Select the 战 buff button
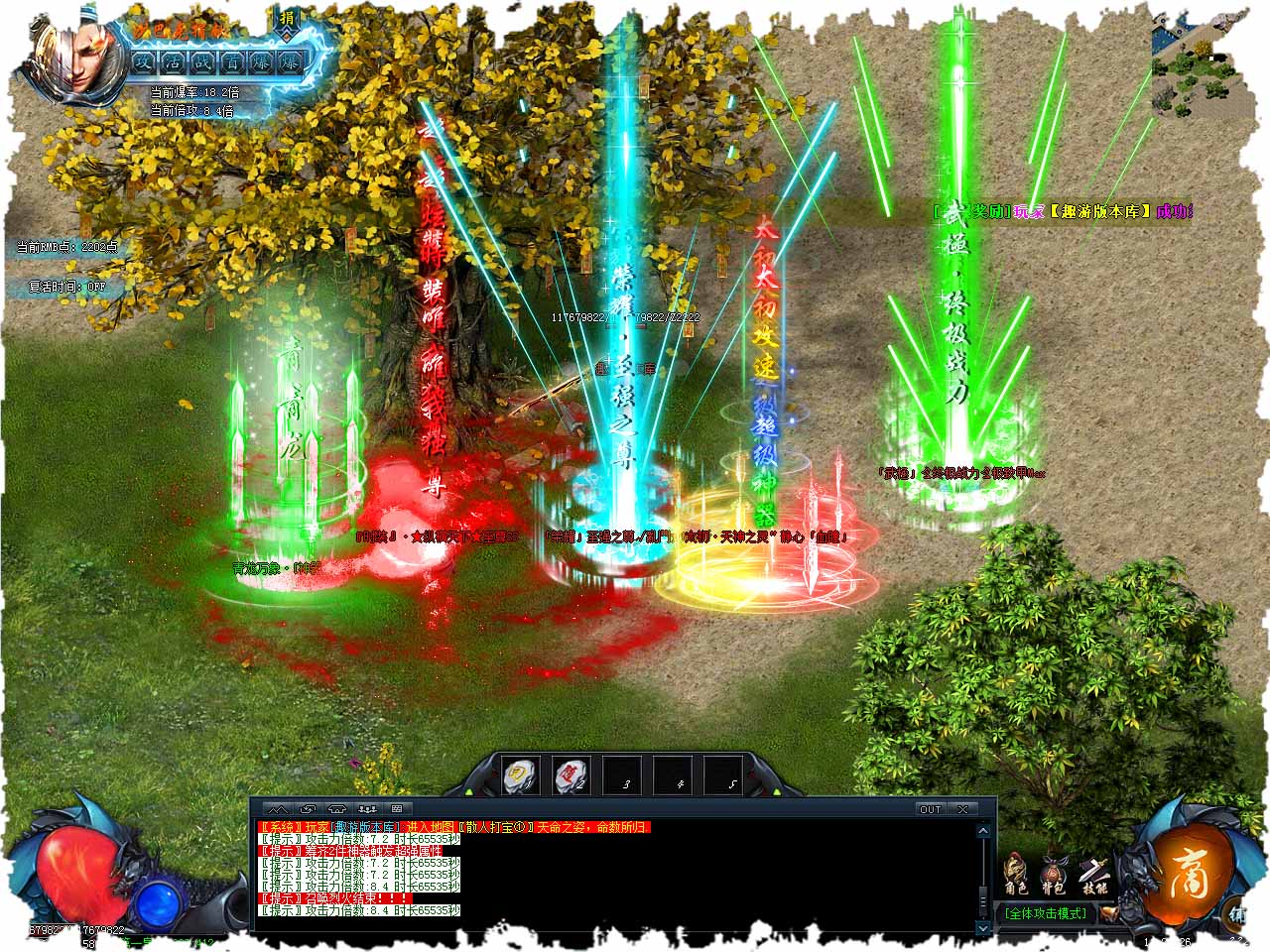This screenshot has height=952, width=1270. [203, 62]
